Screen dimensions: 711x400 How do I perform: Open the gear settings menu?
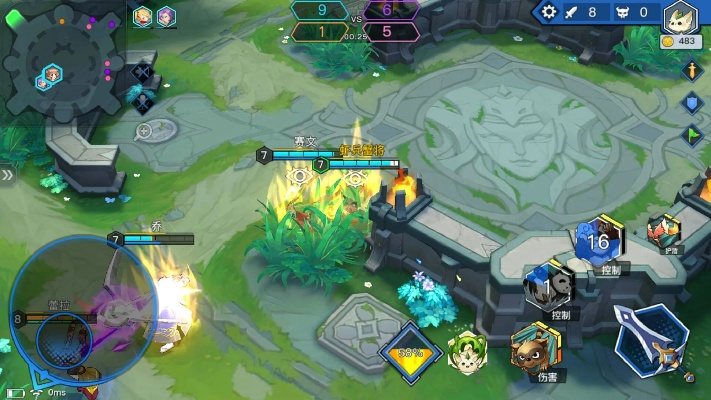[548, 12]
